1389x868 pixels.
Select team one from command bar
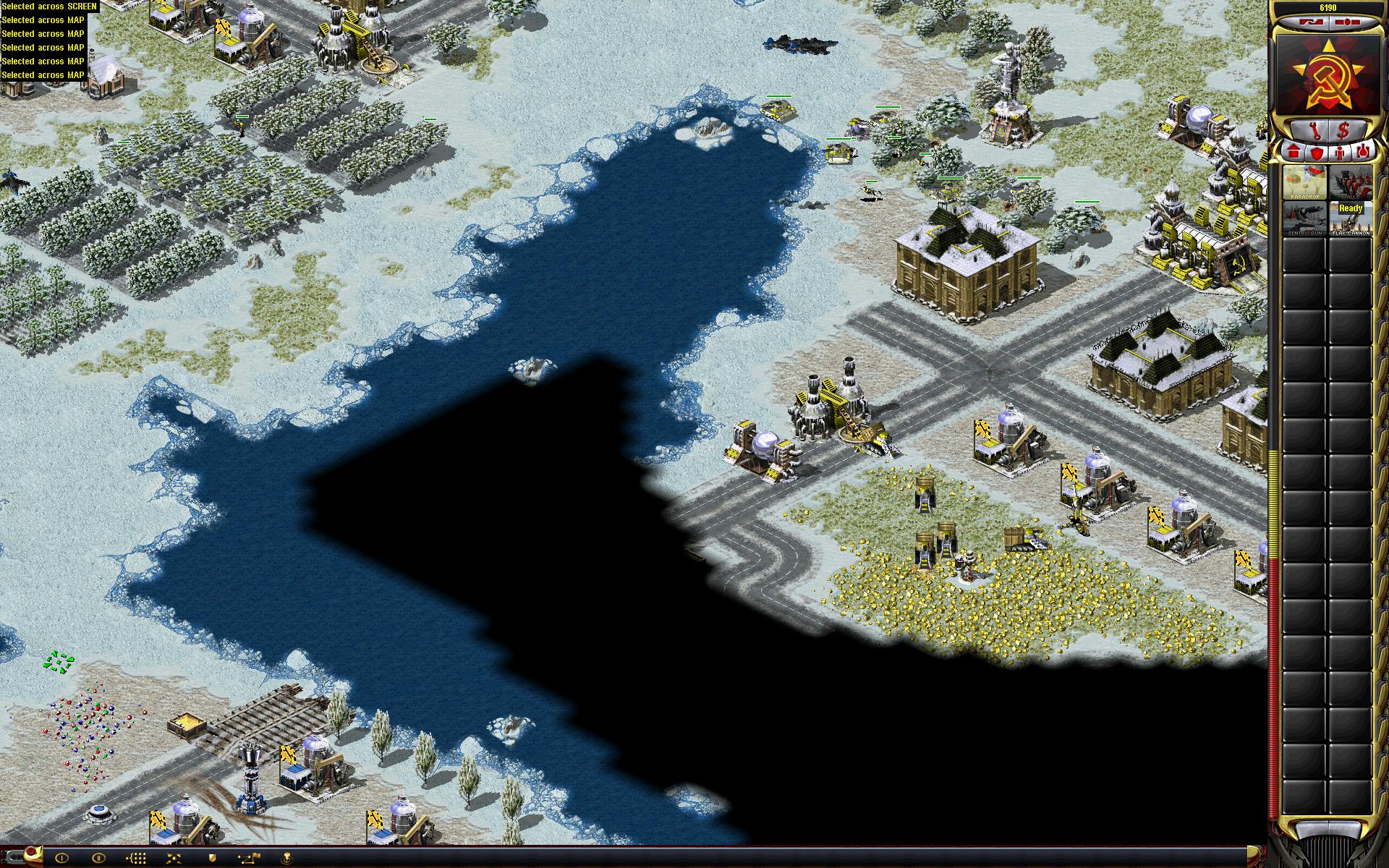[61, 857]
